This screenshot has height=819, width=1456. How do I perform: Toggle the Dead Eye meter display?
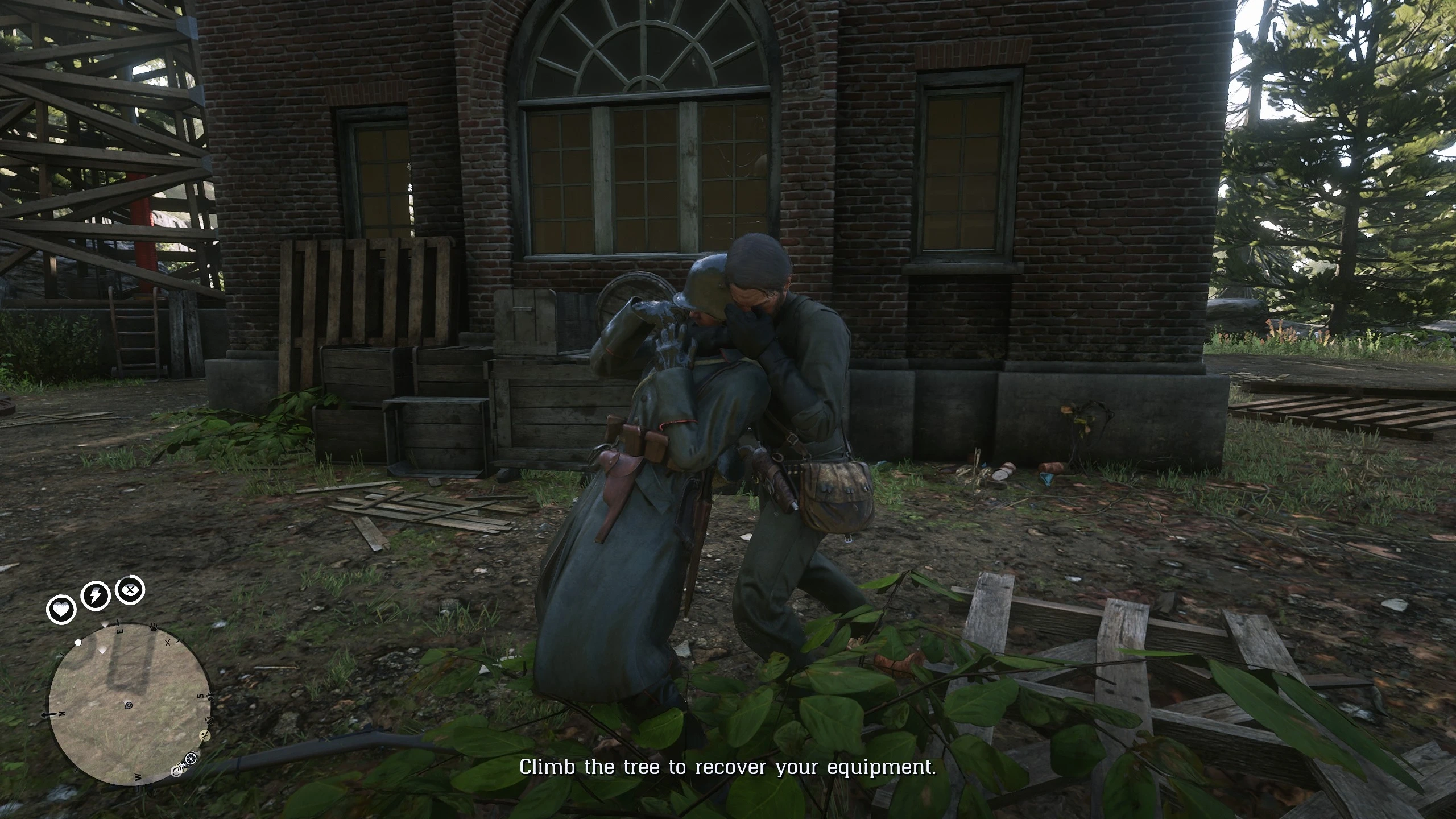[129, 590]
